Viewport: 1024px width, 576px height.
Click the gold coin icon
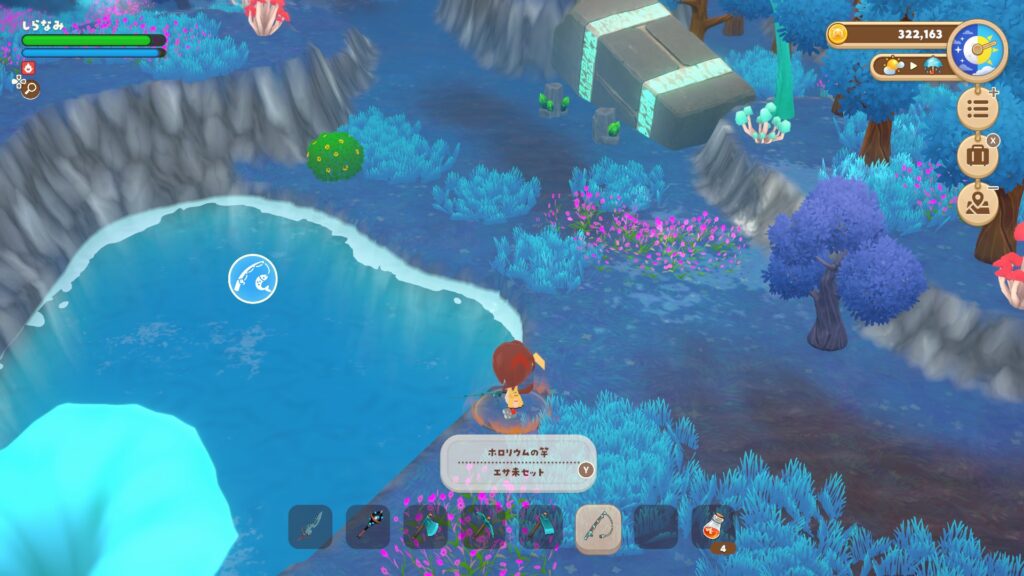point(838,34)
